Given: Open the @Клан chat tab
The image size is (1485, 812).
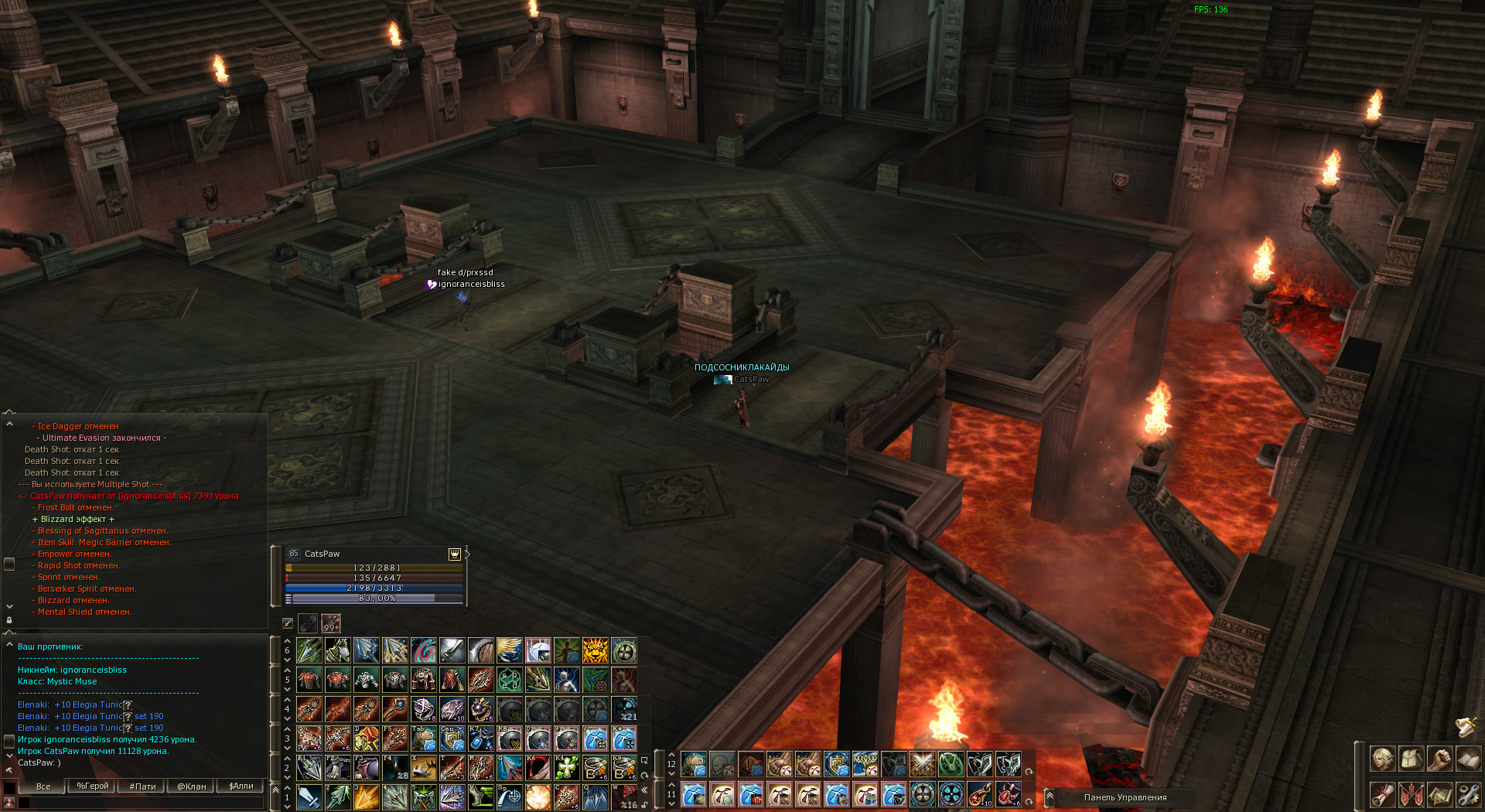Looking at the screenshot, I should click(192, 786).
